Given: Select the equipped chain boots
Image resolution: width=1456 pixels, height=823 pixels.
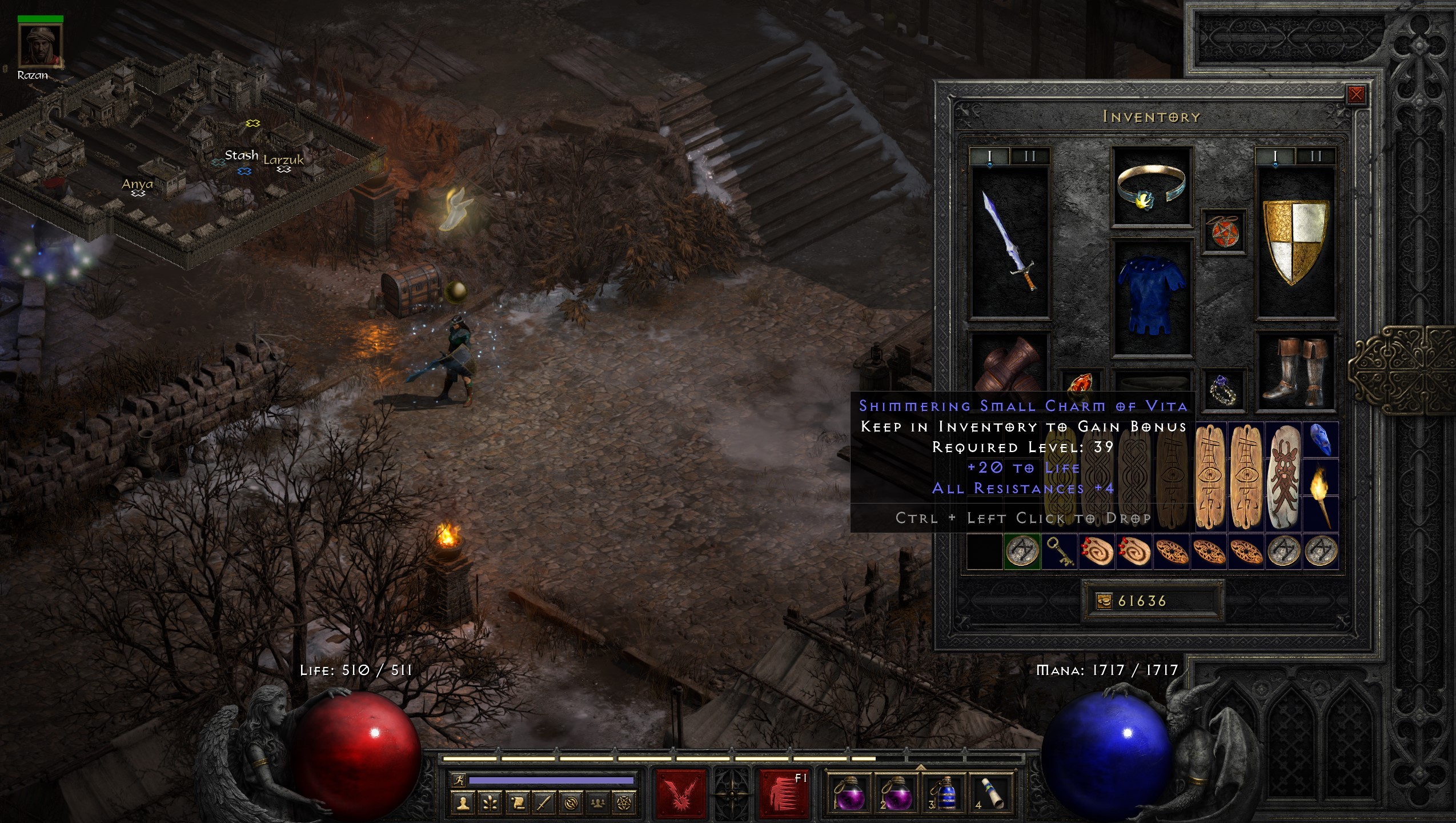Looking at the screenshot, I should click(1295, 370).
